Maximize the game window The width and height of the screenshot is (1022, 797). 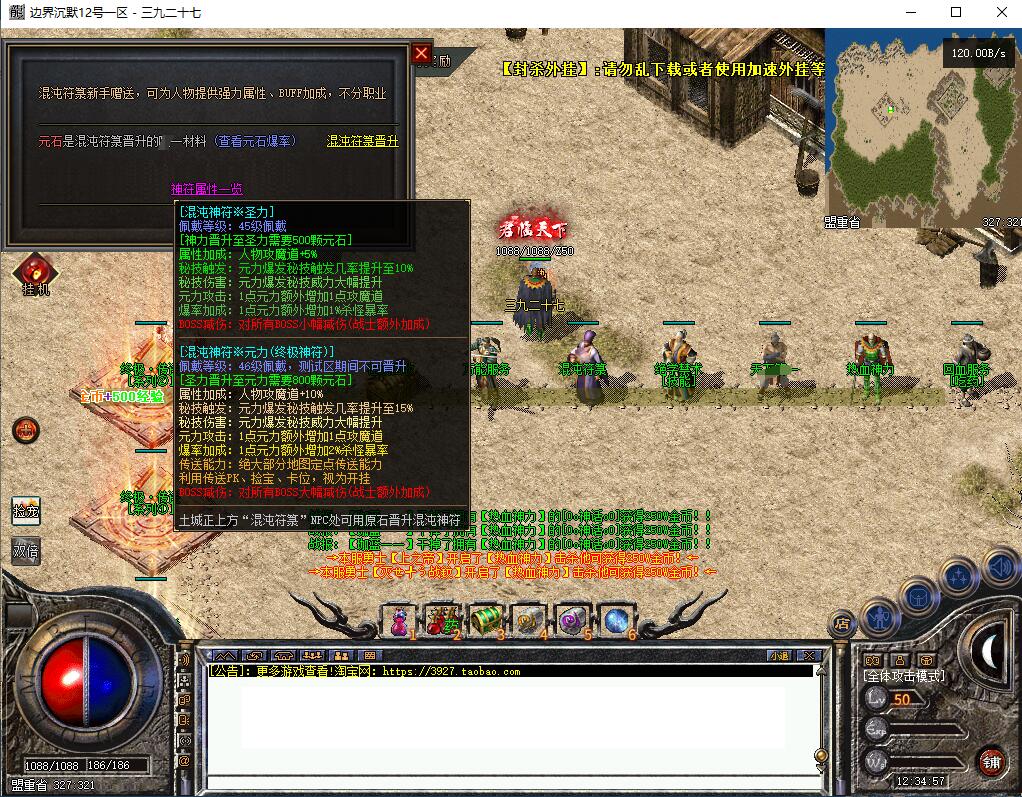click(955, 12)
